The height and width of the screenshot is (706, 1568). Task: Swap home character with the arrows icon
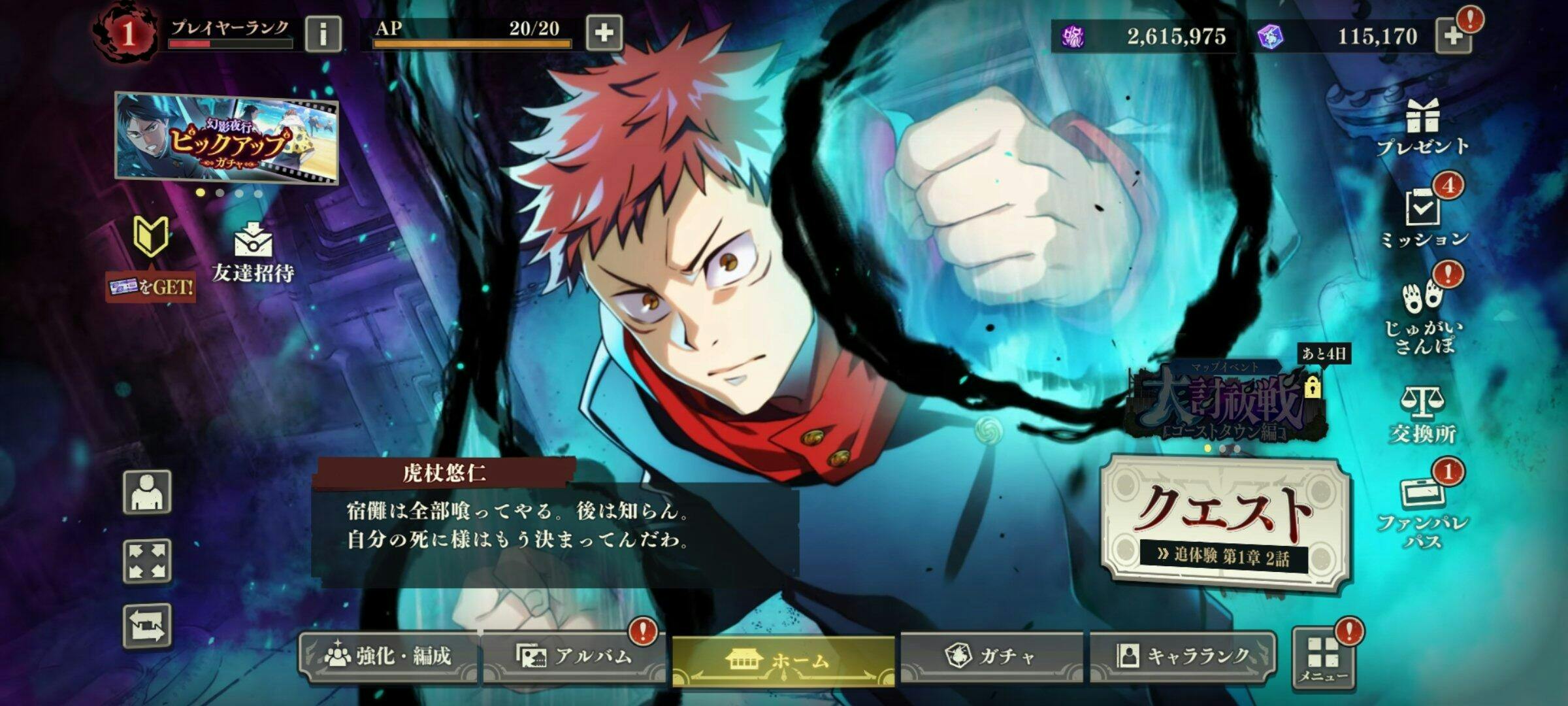(x=148, y=626)
